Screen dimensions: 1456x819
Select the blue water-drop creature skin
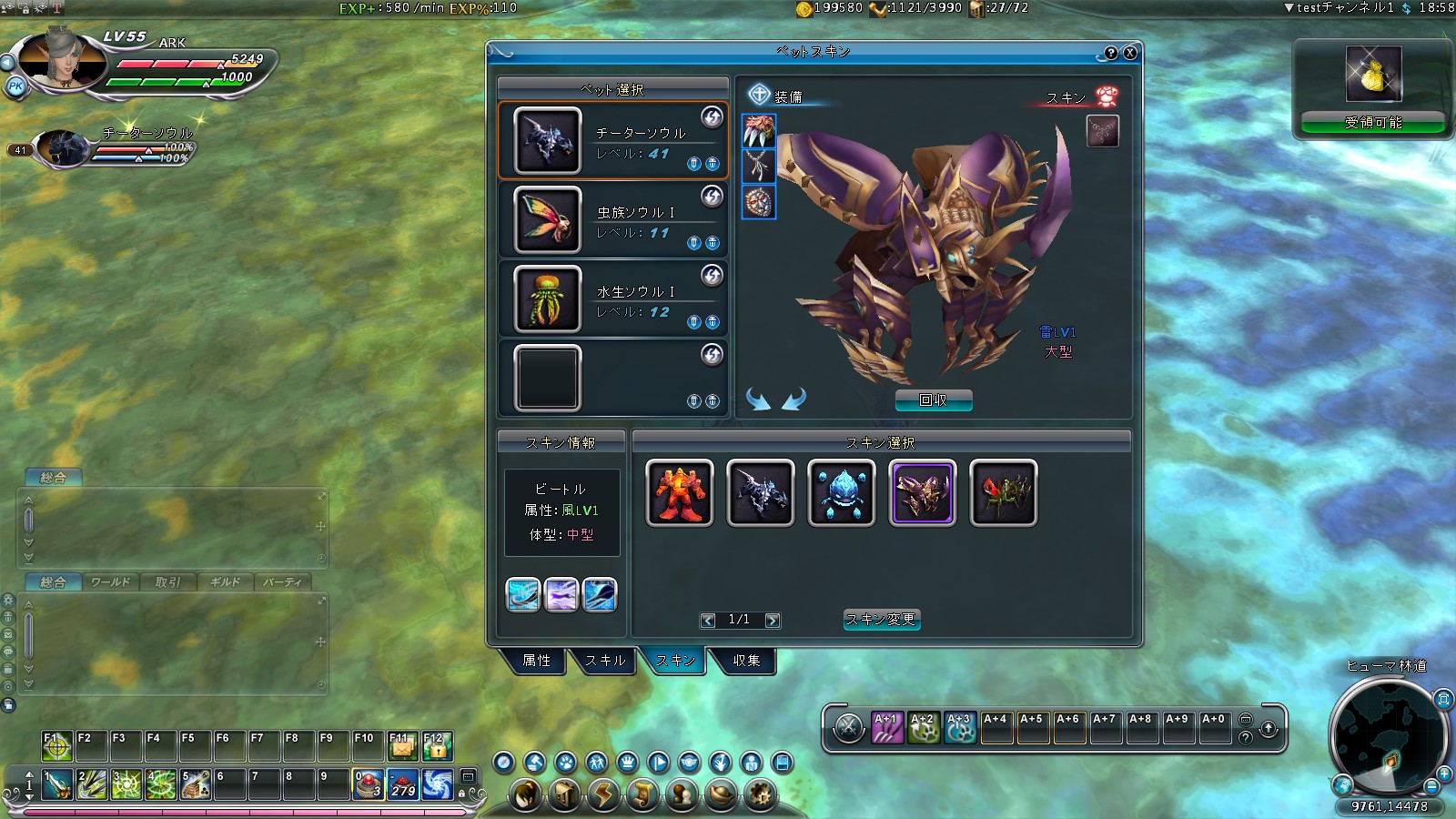point(842,493)
